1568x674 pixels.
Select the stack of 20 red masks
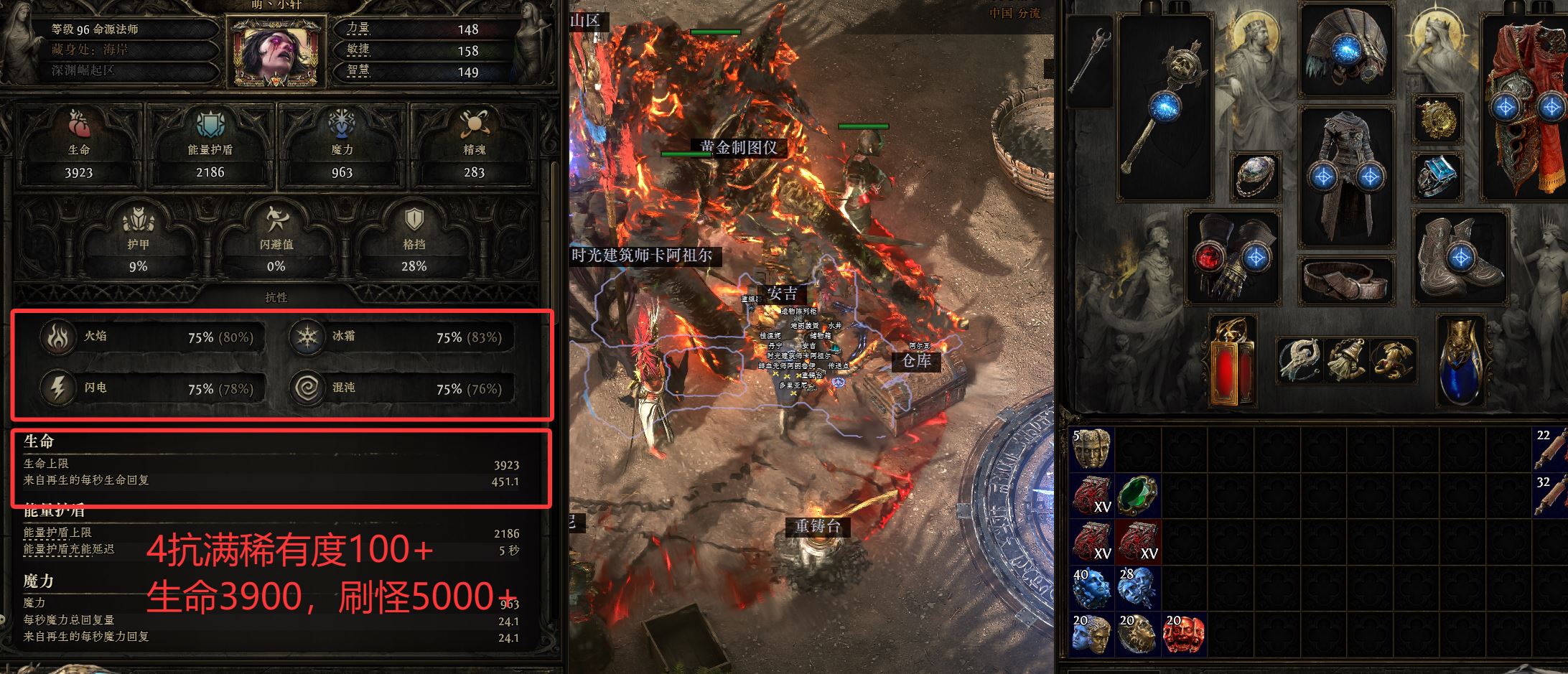1184,634
